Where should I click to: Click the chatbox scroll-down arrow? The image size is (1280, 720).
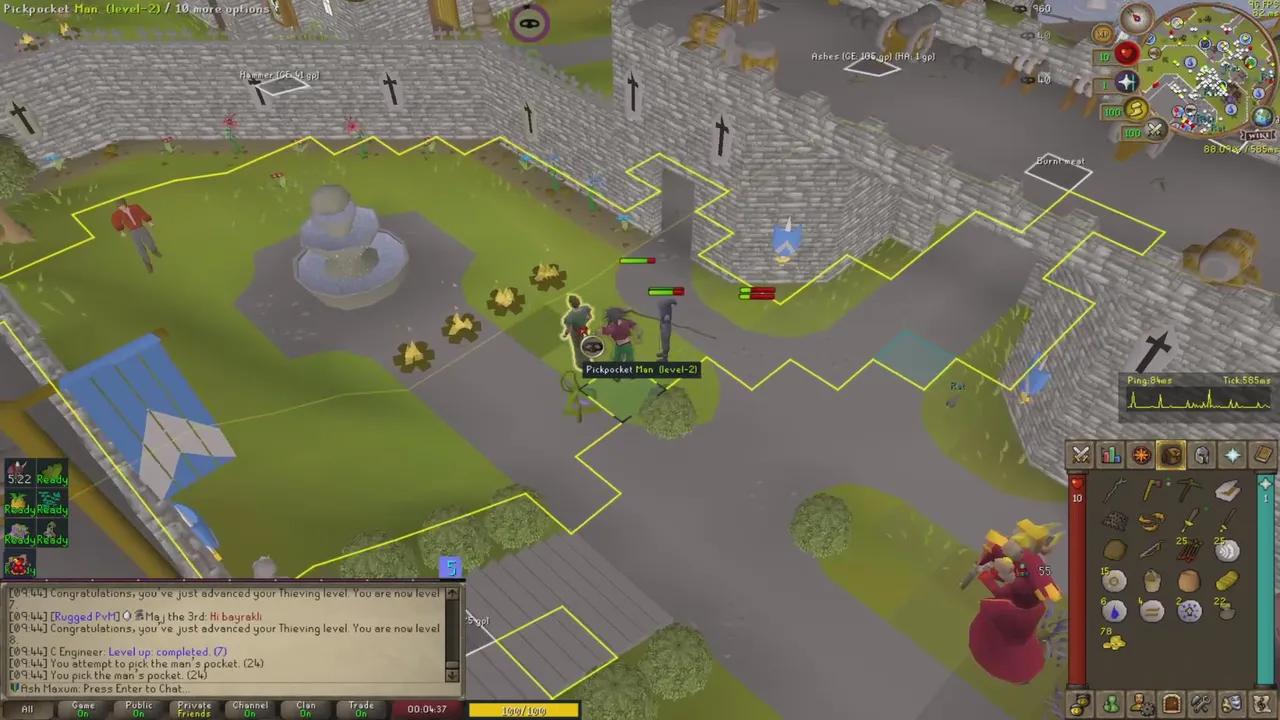click(x=452, y=676)
